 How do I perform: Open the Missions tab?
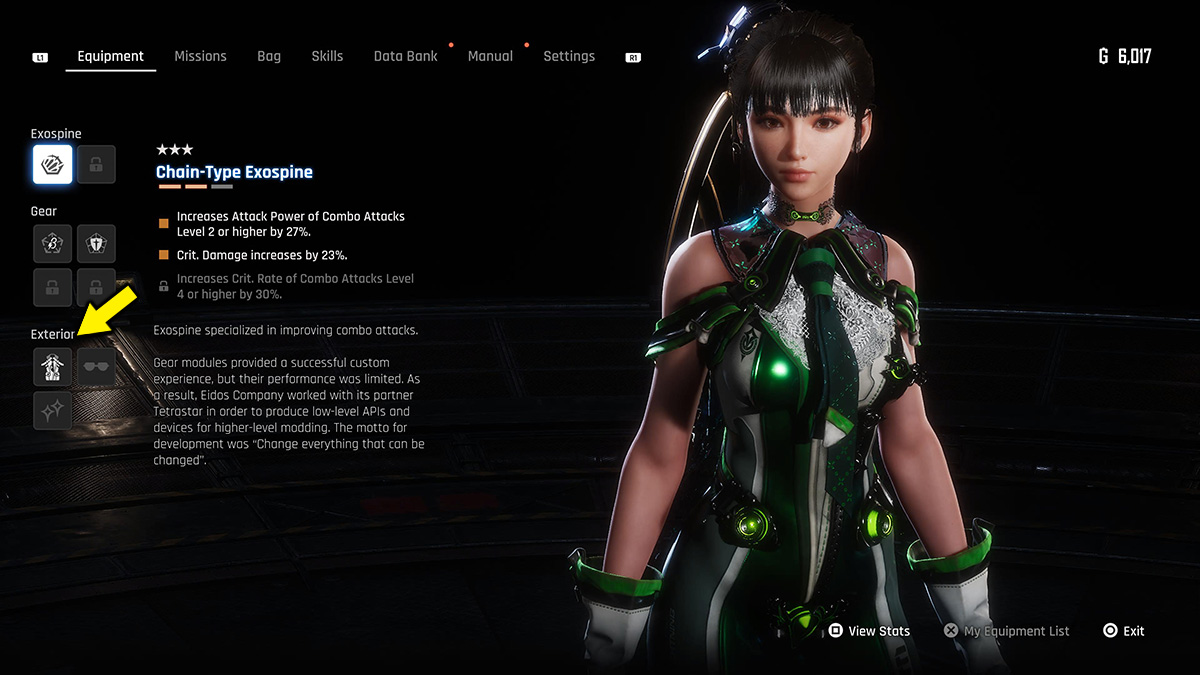[200, 56]
